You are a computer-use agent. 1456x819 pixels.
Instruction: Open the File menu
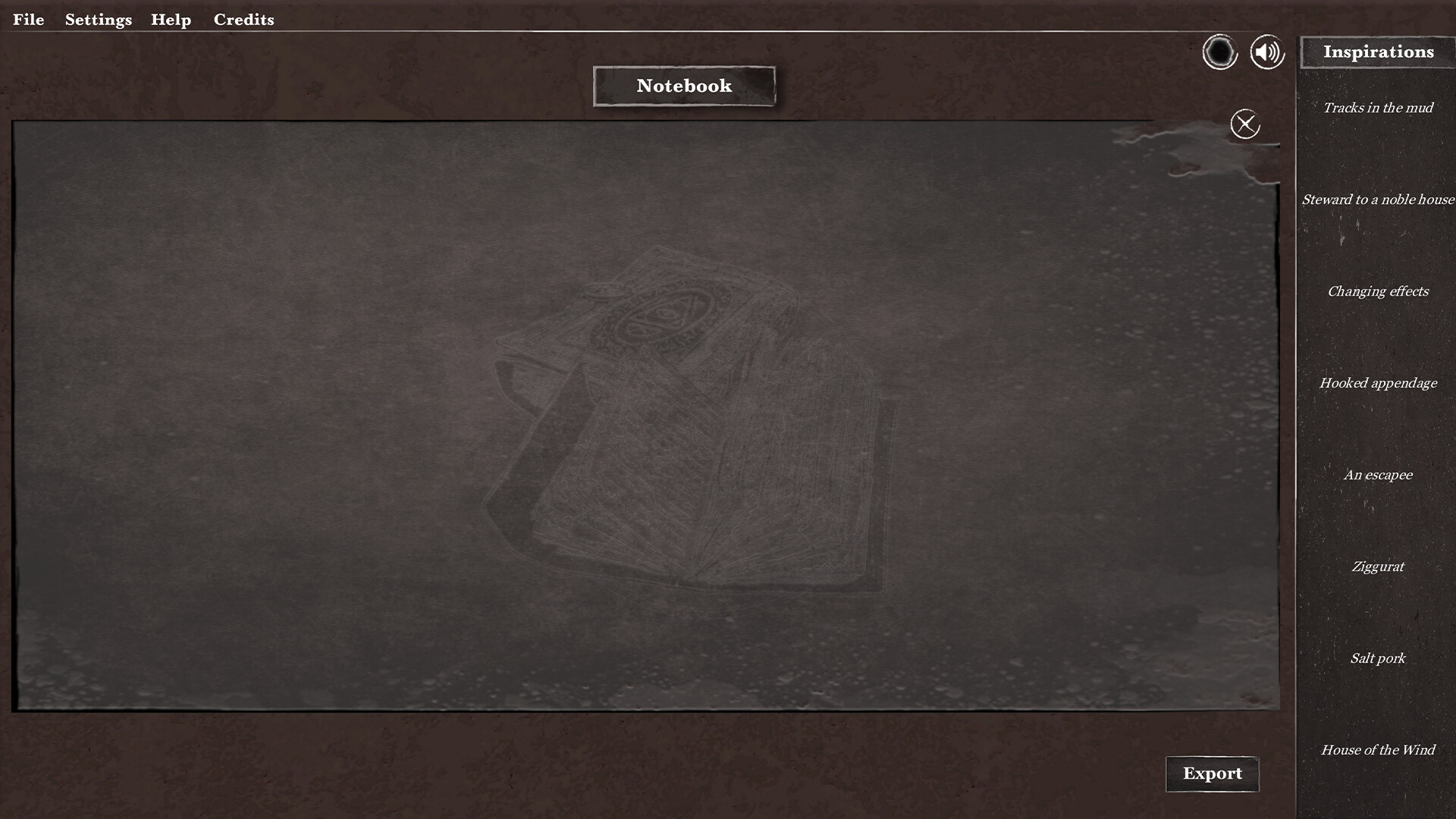click(x=29, y=19)
